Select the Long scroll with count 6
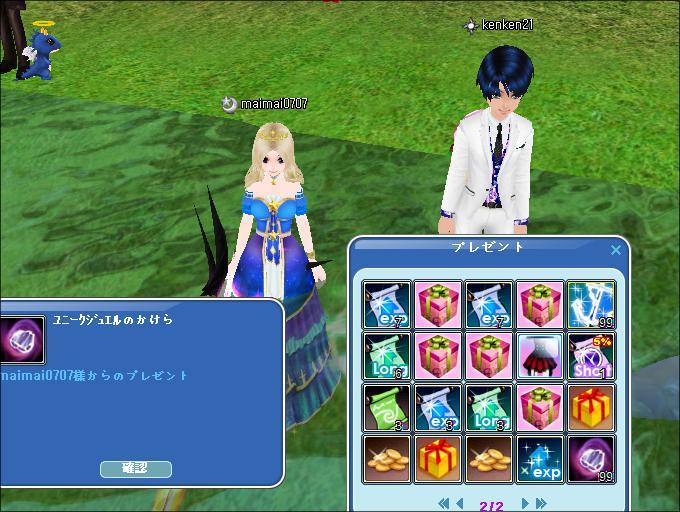This screenshot has height=512, width=680. 386,355
